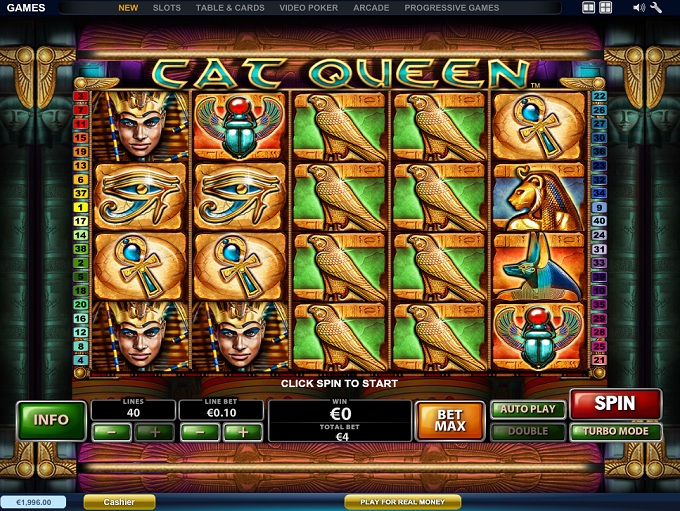Open the green INFO paytable button

coord(51,420)
